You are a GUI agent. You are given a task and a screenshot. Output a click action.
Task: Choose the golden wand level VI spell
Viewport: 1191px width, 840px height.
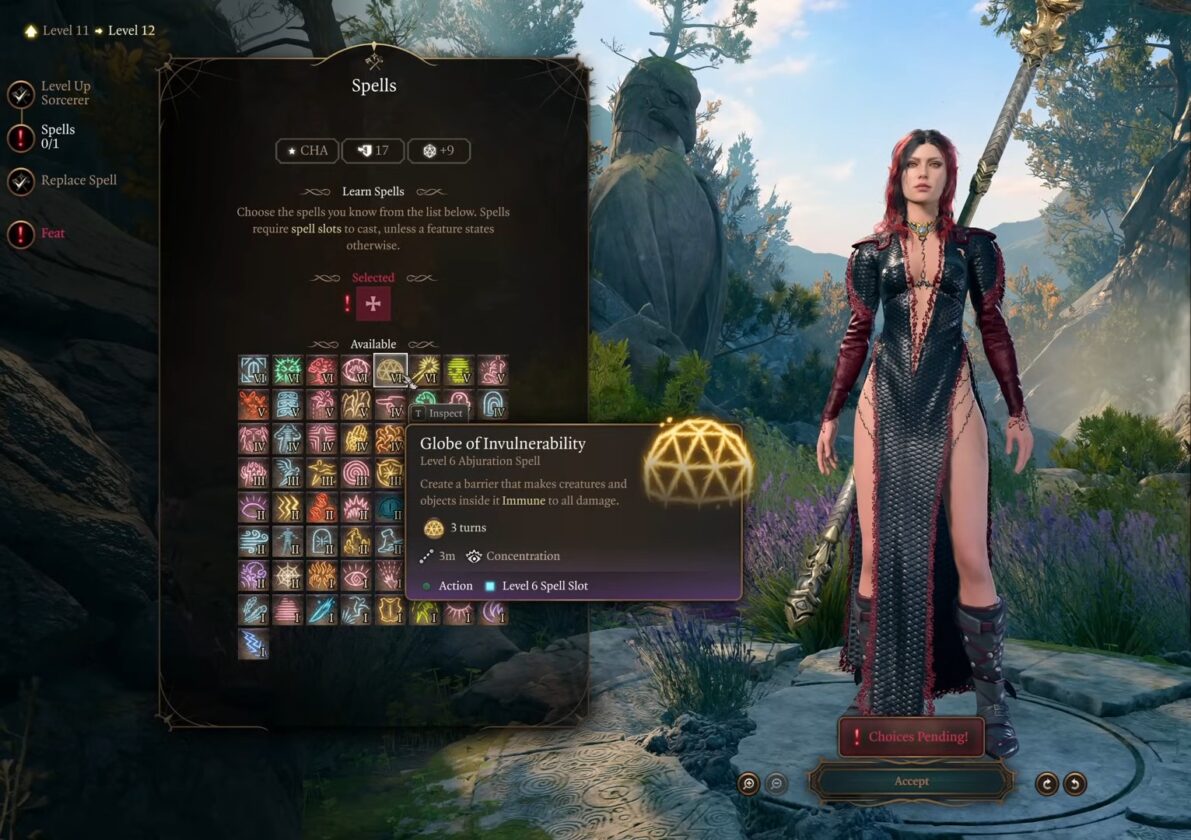pos(424,371)
